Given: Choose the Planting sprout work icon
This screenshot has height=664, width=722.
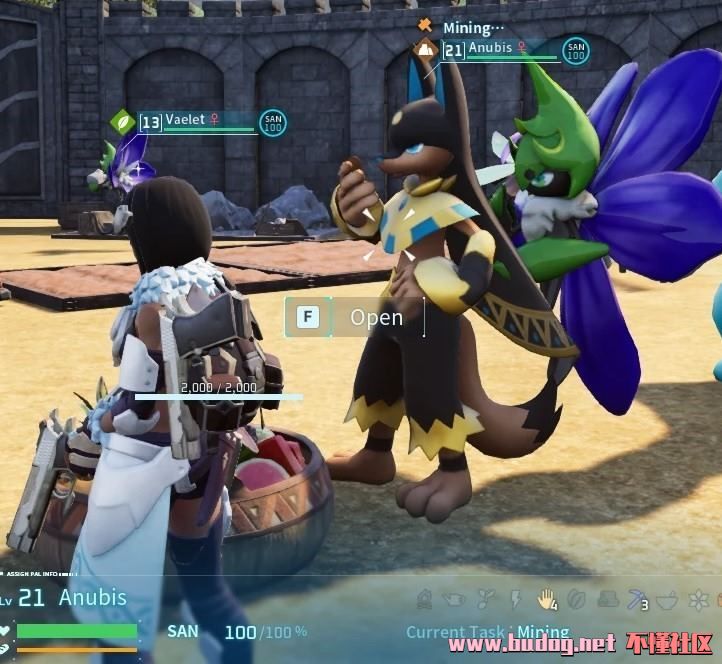Looking at the screenshot, I should coord(486,599).
